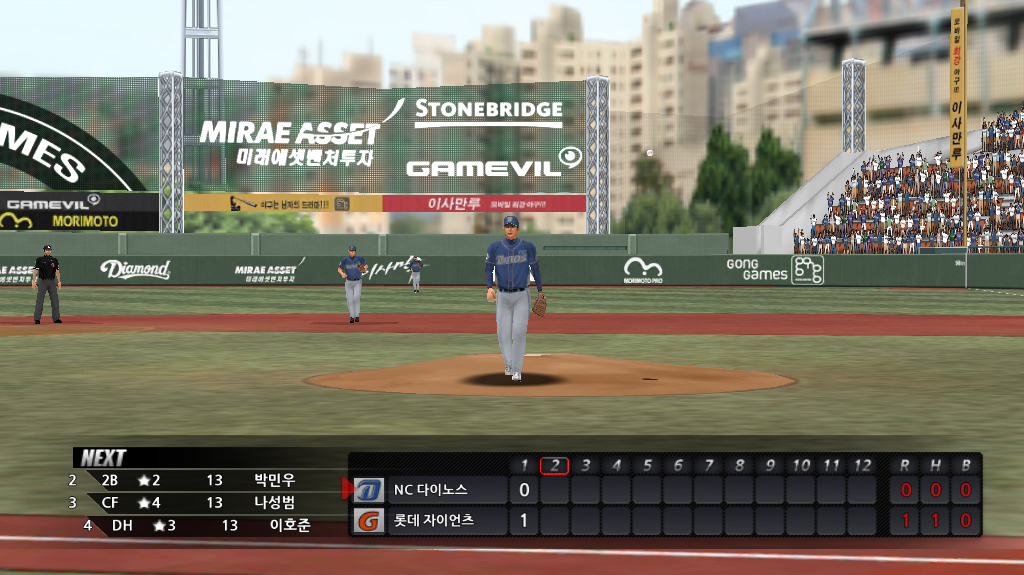The width and height of the screenshot is (1024, 575).
Task: Select next batter 박민우 in the lineup list
Action: [274, 480]
